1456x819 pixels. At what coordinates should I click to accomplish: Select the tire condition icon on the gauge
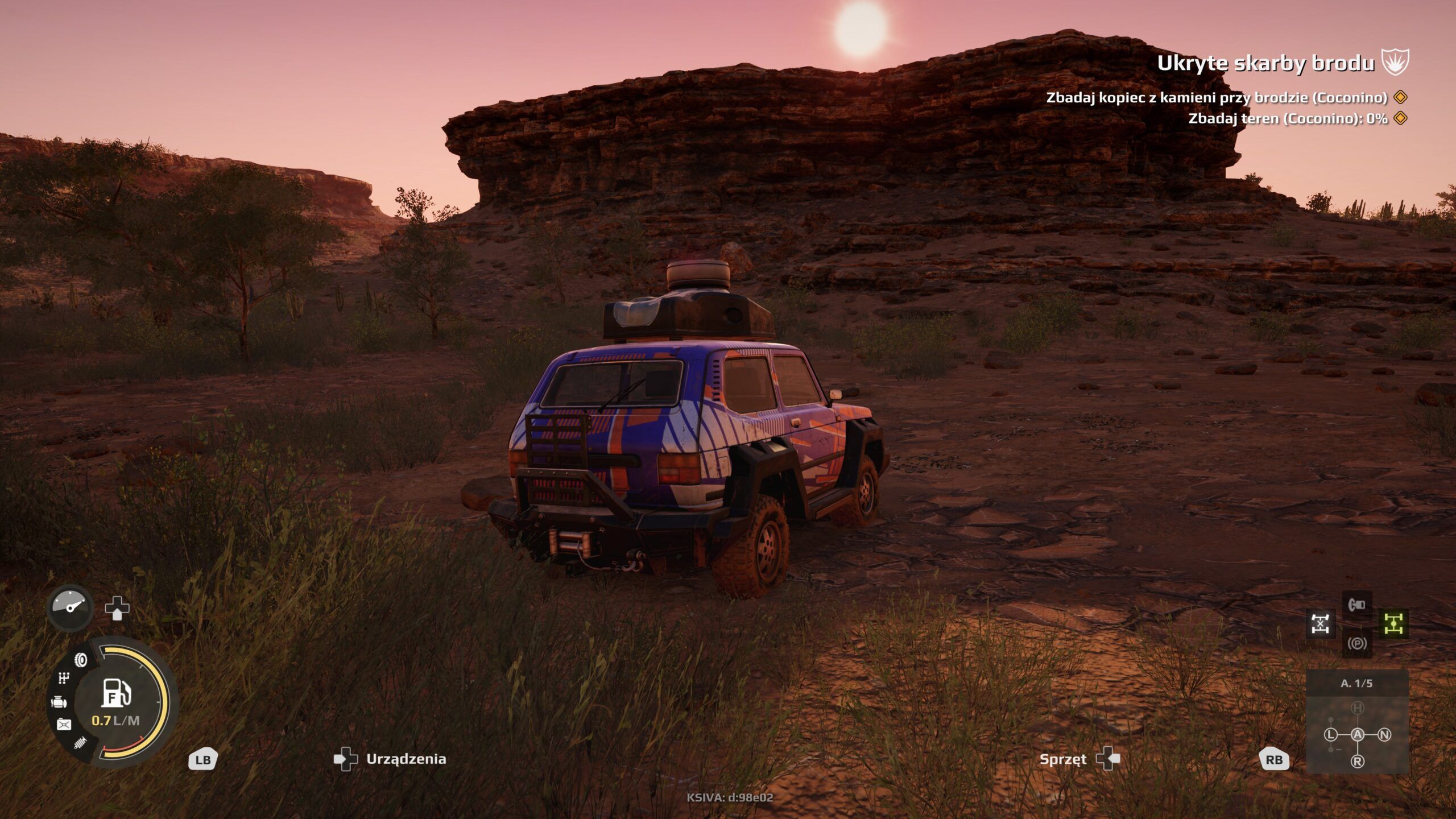coord(81,660)
